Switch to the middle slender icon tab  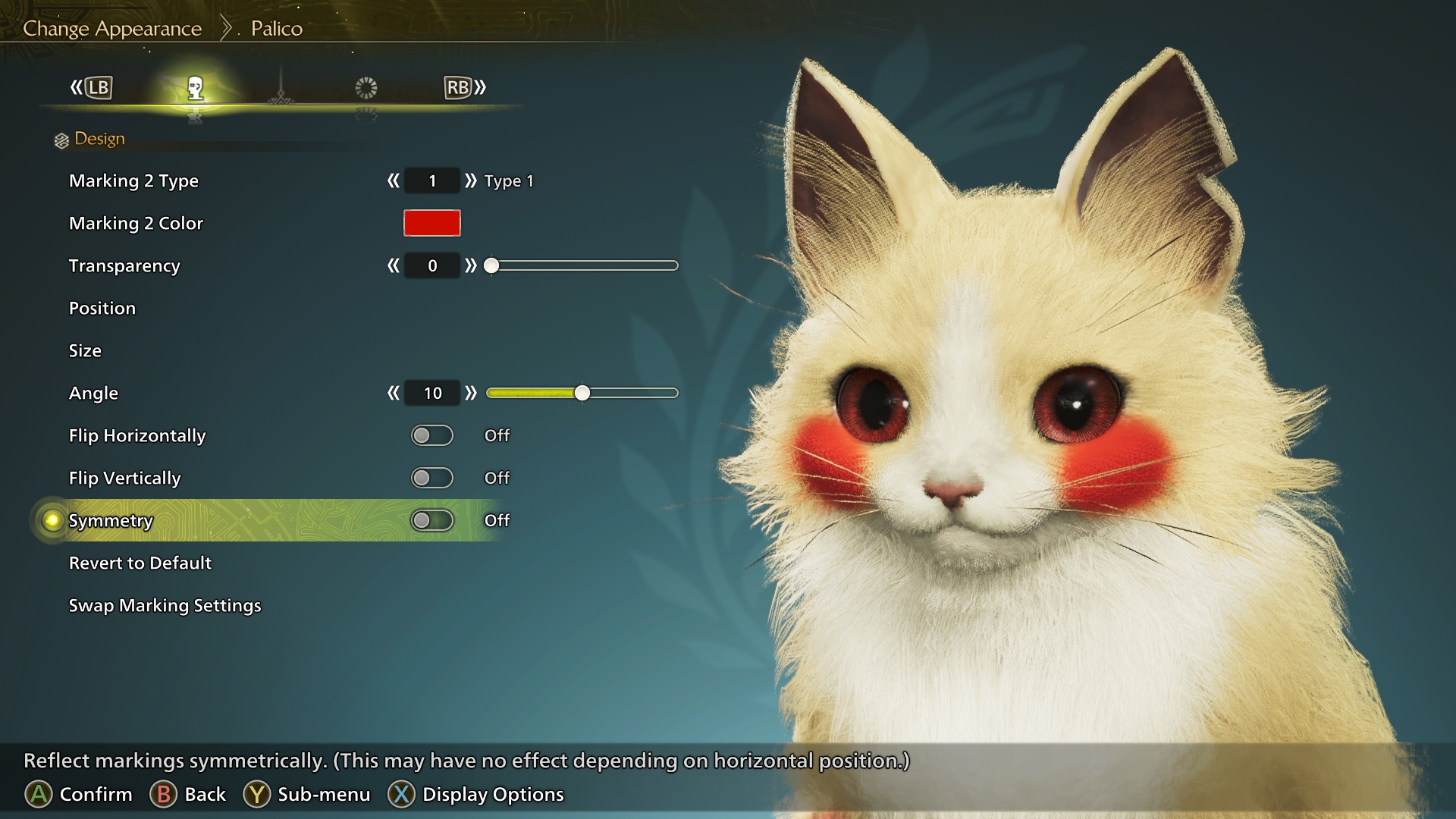(281, 89)
